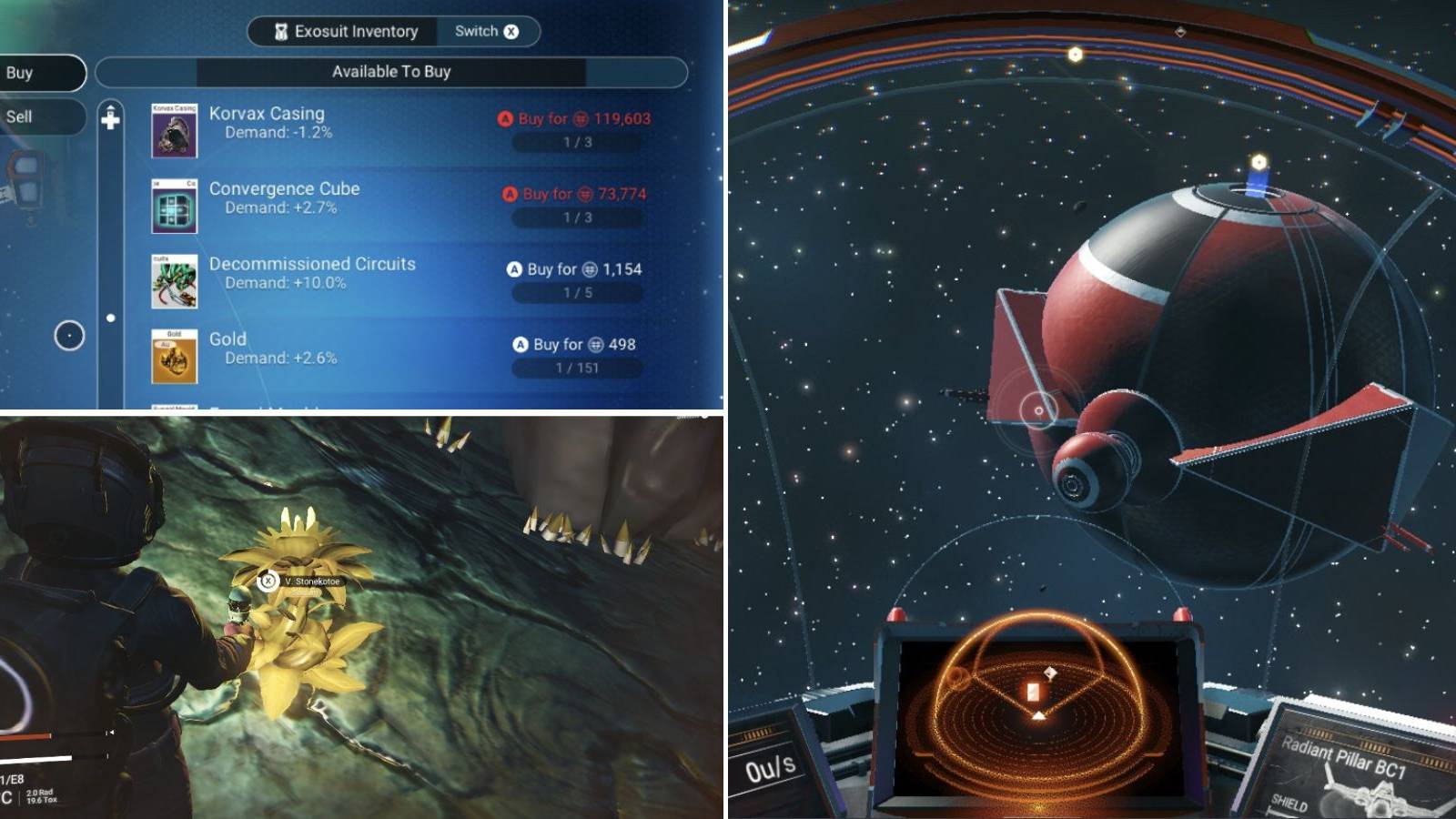Viewport: 1456px width, 819px height.
Task: Click the Units currency globe beside Gold's price
Action: [x=596, y=345]
